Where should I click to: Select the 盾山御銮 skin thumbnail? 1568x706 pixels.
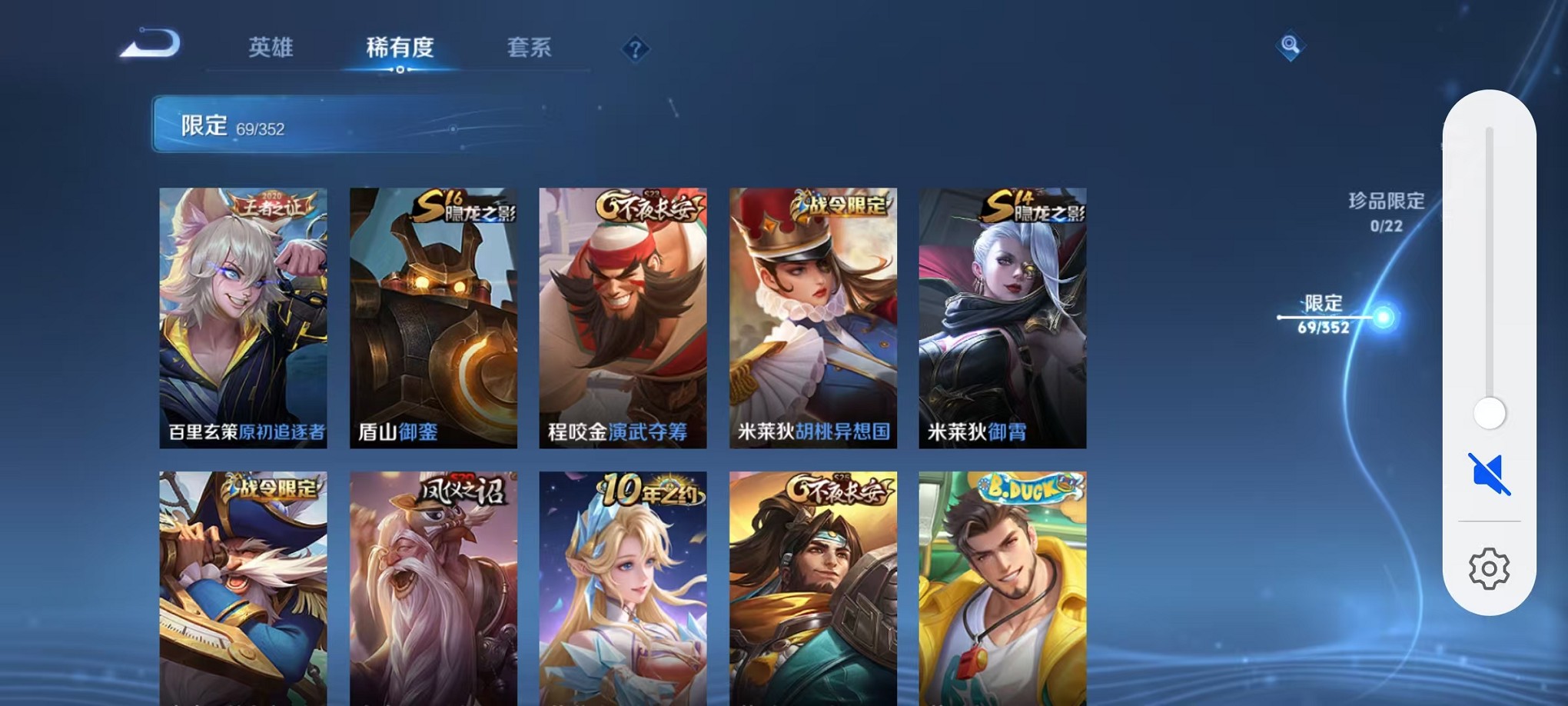pos(434,315)
